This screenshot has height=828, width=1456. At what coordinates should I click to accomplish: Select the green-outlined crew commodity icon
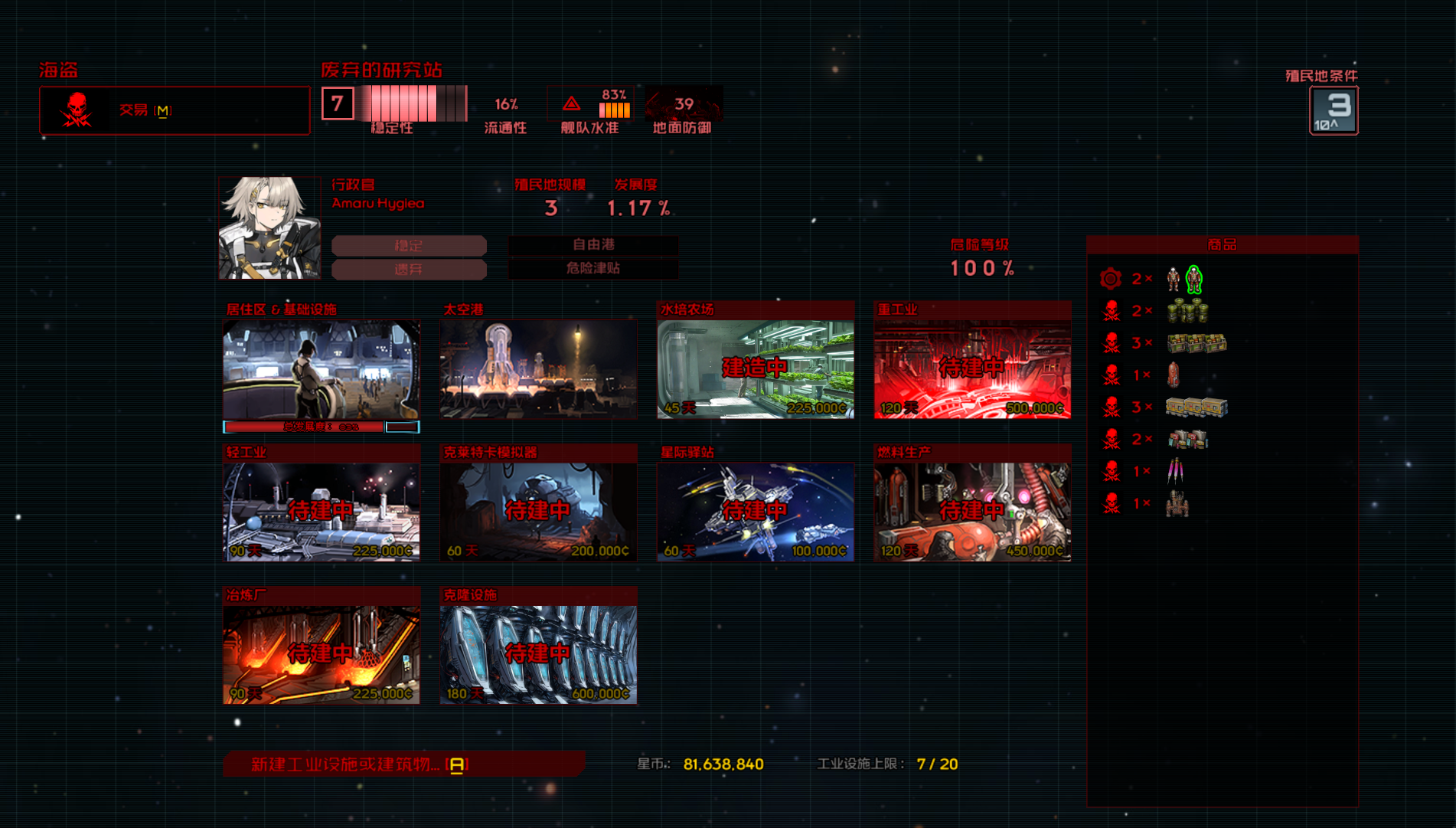pos(1193,280)
